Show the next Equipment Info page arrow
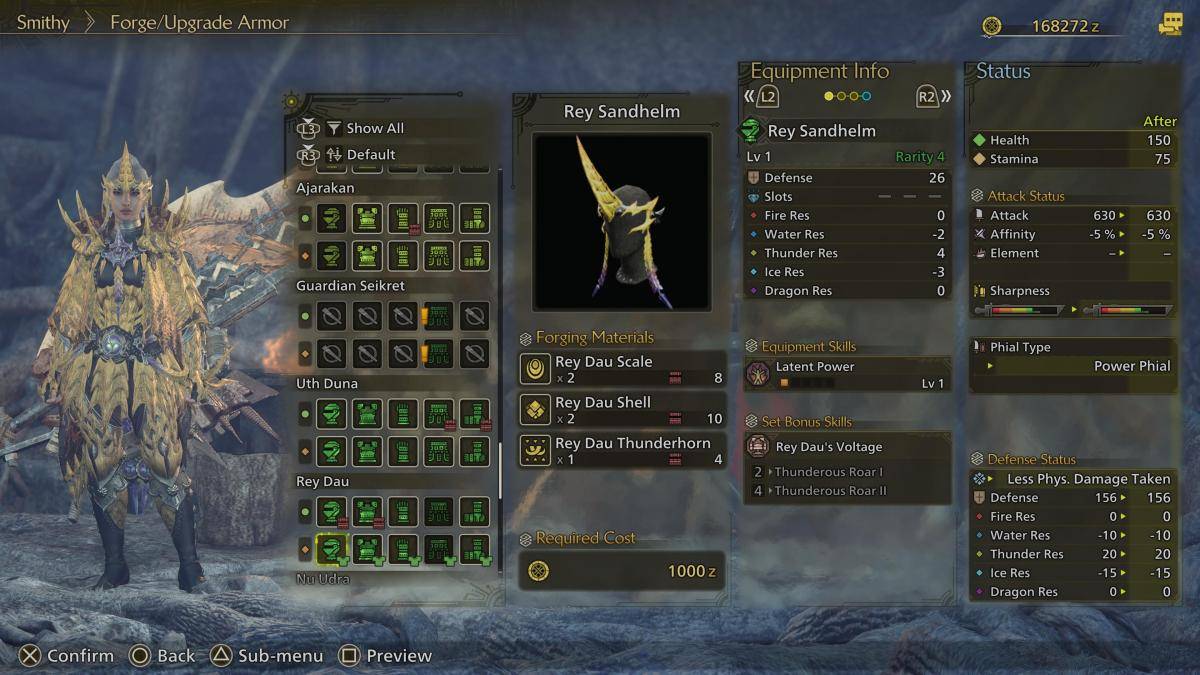This screenshot has width=1200, height=675. (933, 97)
